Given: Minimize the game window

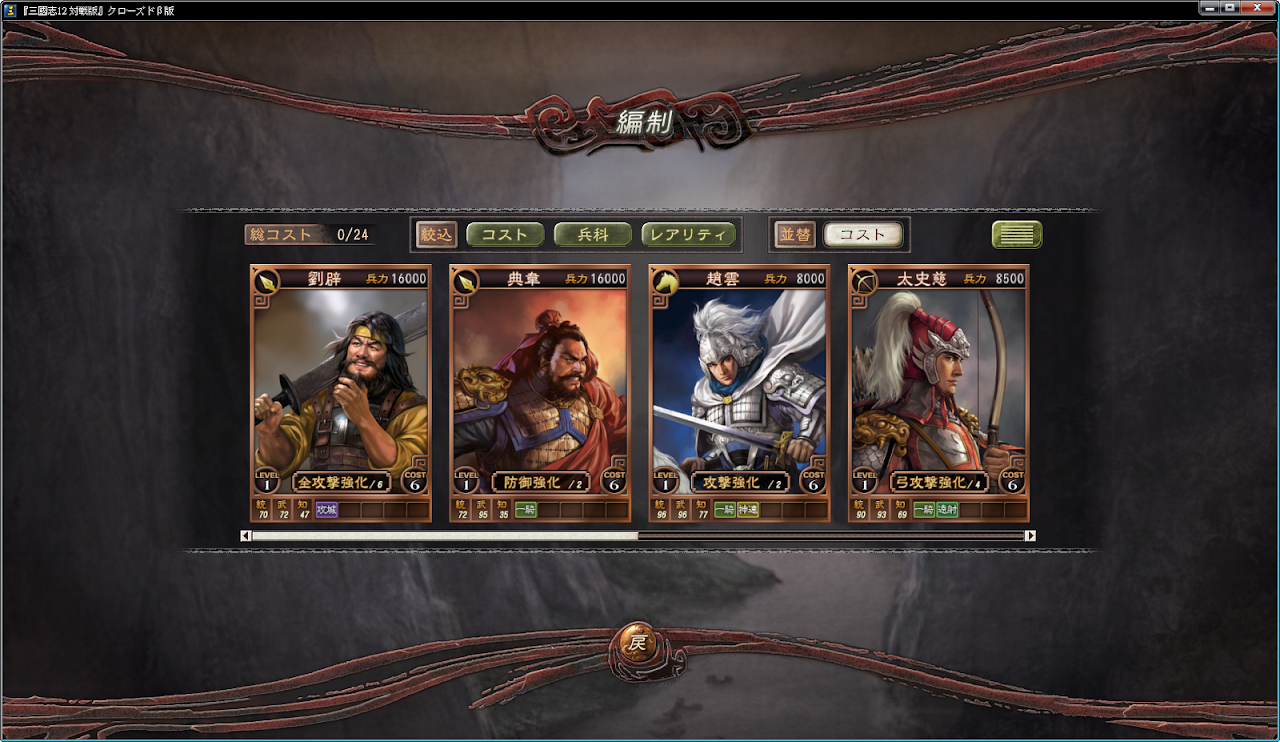Looking at the screenshot, I should (1208, 8).
